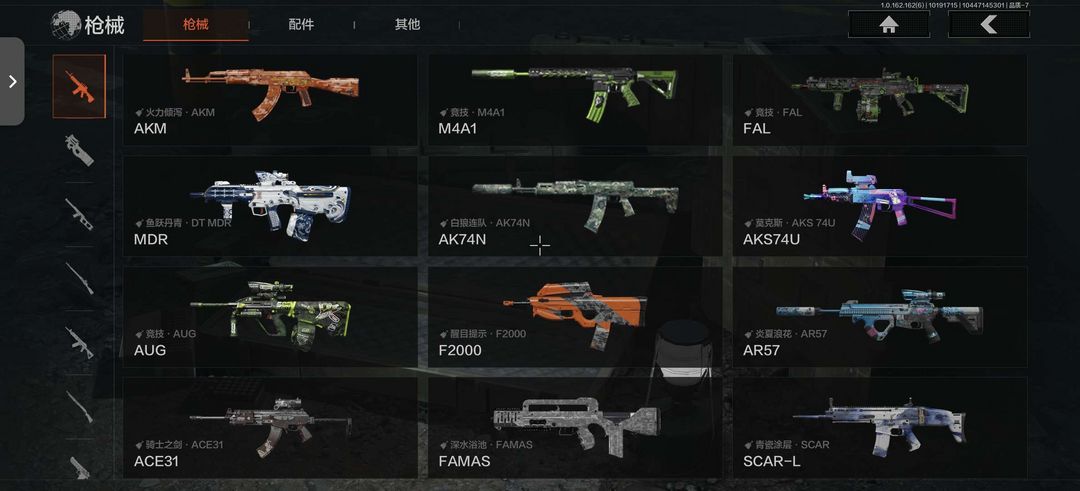Viewport: 1080px width, 491px height.
Task: Pick the orange F2000 weapon card
Action: coord(575,316)
